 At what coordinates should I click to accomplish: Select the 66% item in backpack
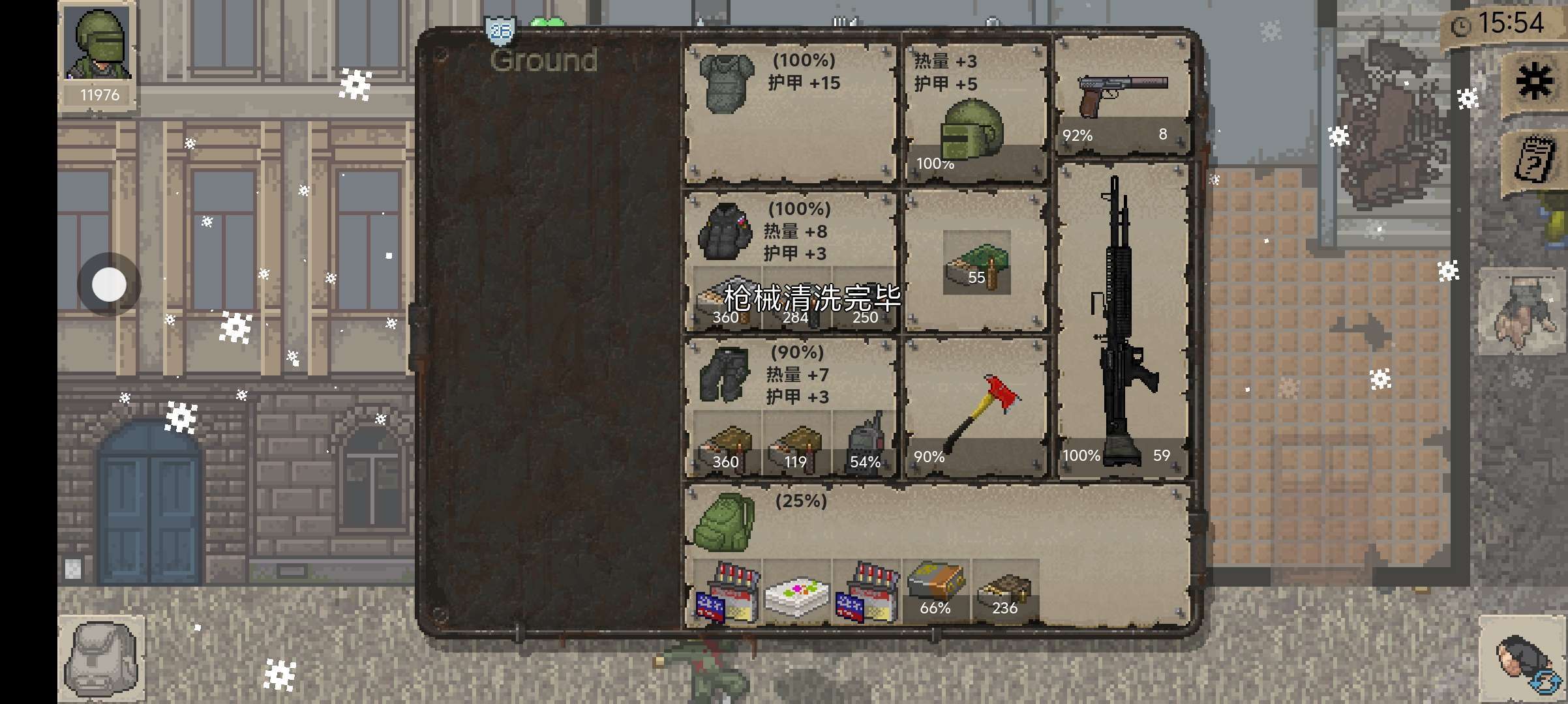tap(935, 587)
